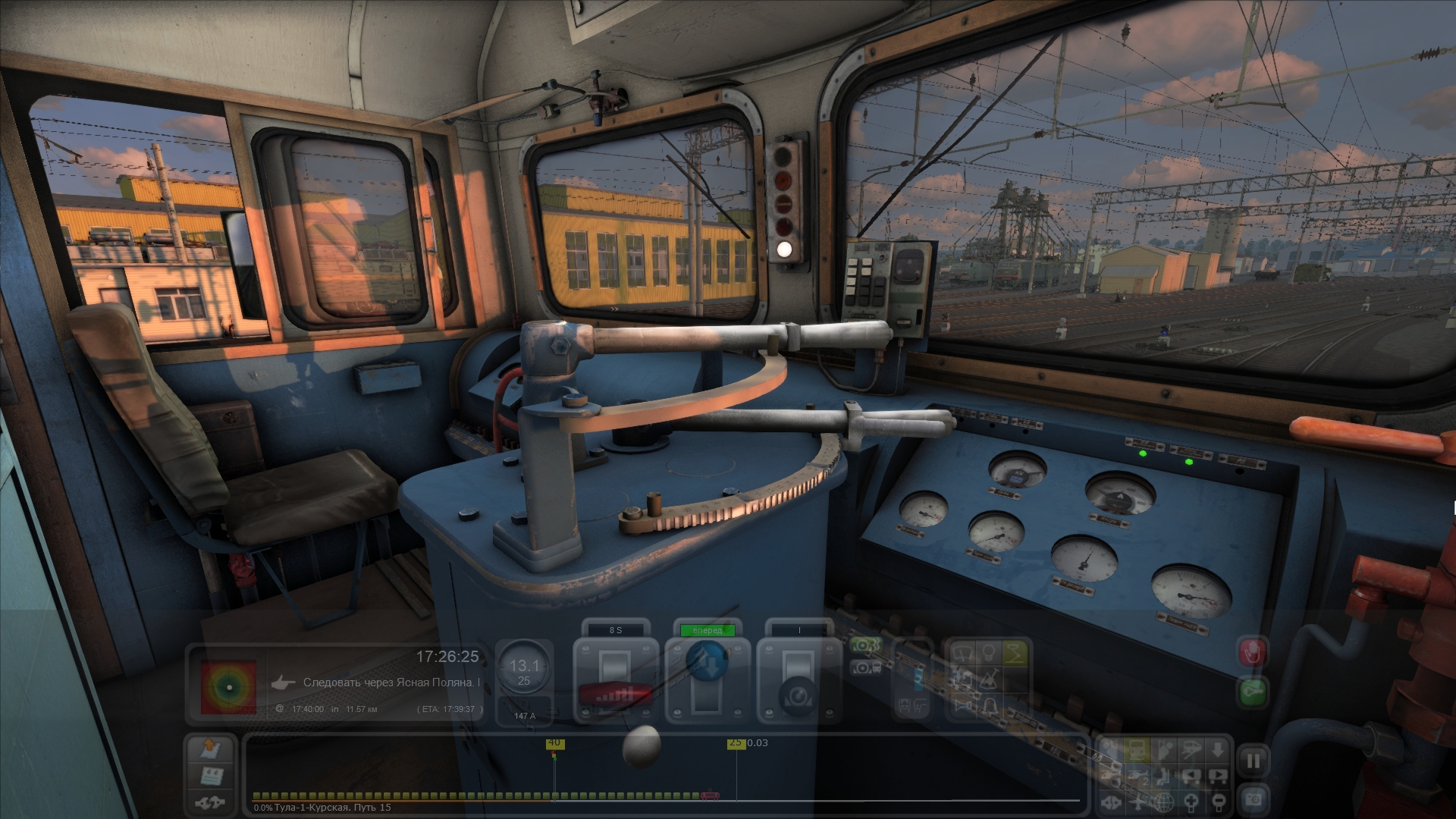Switch on the headlights bulb icon
The width and height of the screenshot is (1456, 819).
(x=988, y=653)
